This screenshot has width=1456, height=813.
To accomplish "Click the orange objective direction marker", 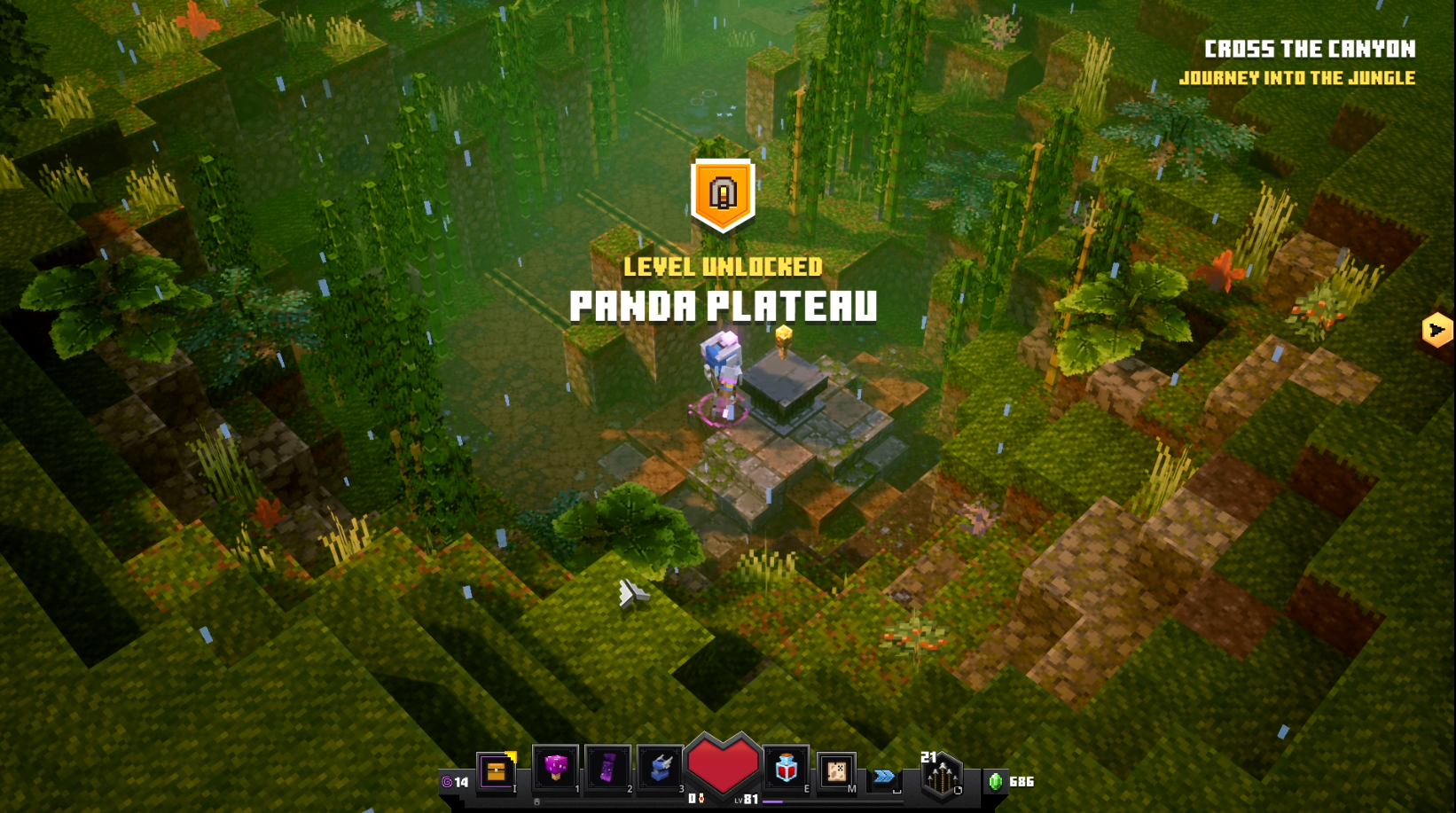I will (x=1436, y=331).
